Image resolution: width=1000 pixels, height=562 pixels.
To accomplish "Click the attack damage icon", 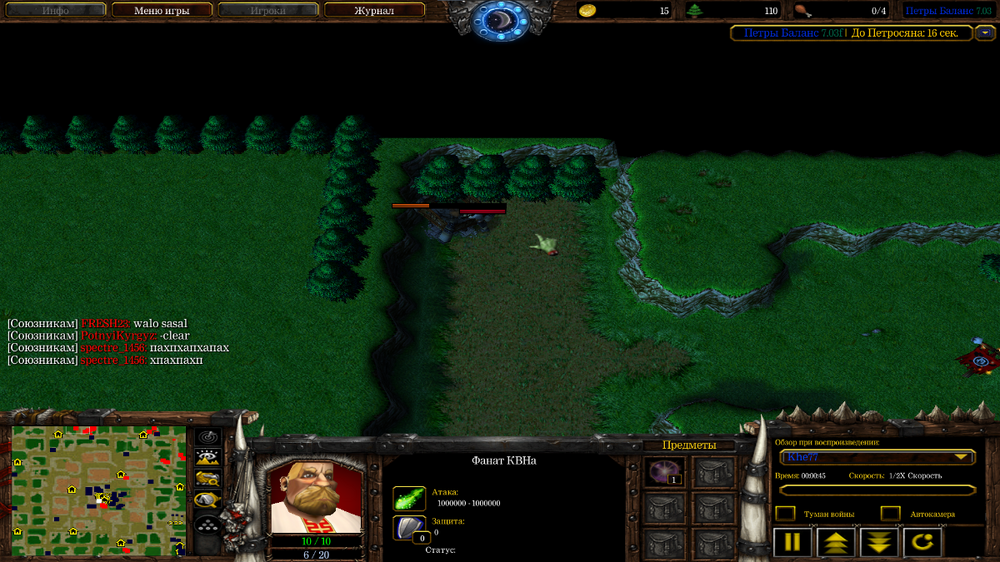I will click(x=409, y=498).
